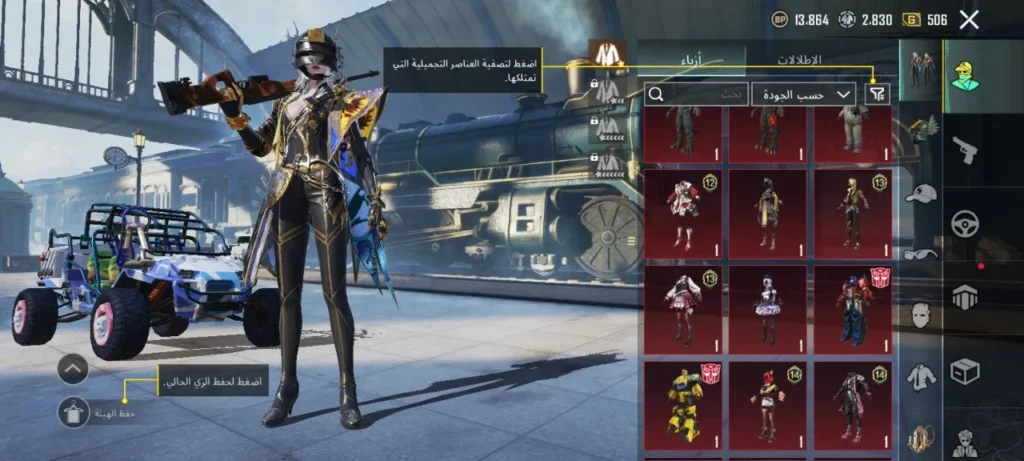Select the cap headwear category
Screen dimensions: 1024x461
919,192
